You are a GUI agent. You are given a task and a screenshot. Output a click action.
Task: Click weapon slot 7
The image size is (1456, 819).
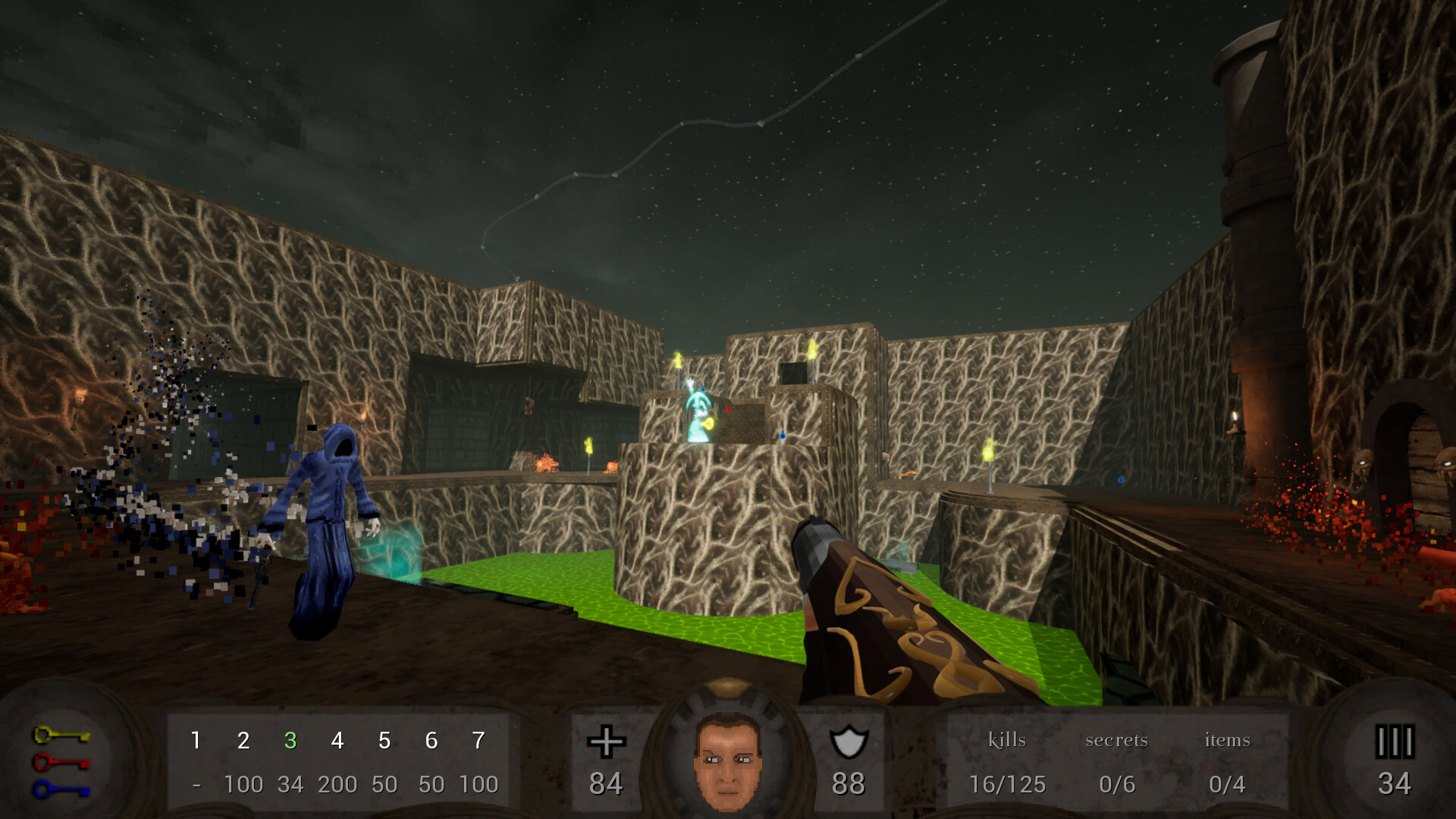click(x=479, y=742)
